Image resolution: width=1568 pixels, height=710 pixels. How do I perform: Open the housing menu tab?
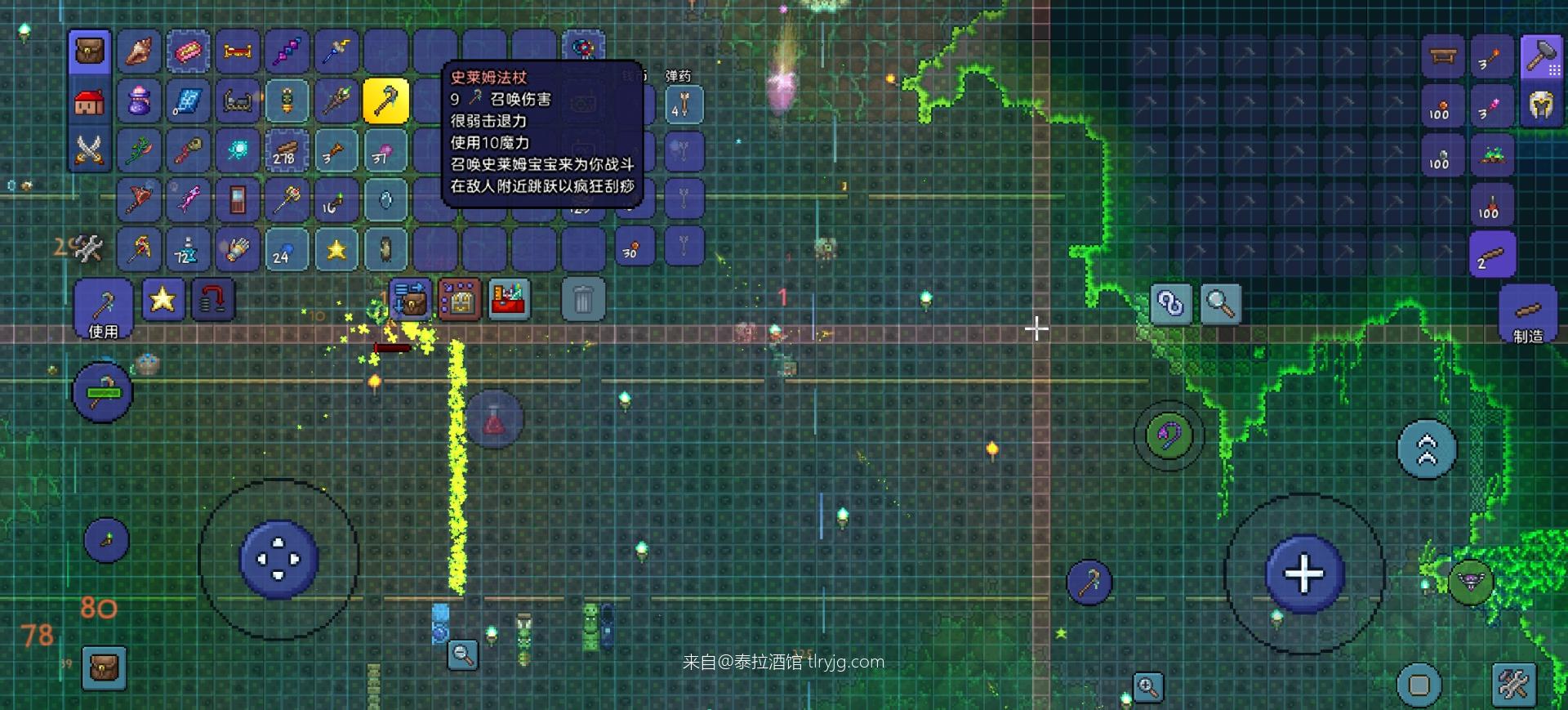coord(90,100)
